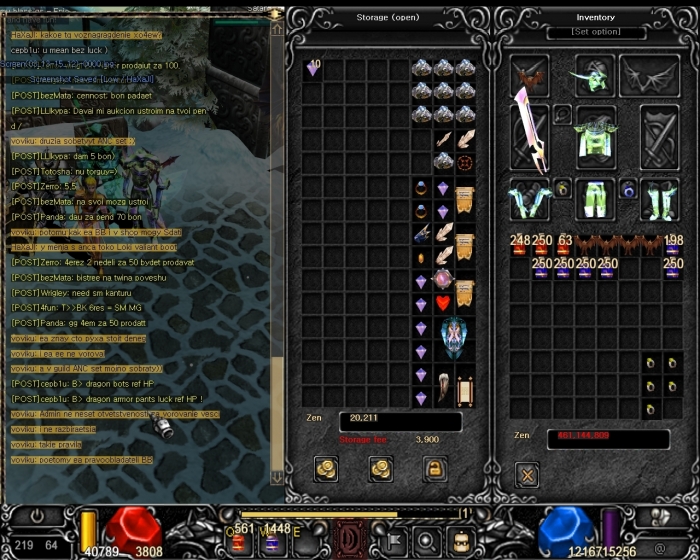Select the white horn item in storage
Viewport: 700px width, 560px height.
click(x=443, y=386)
